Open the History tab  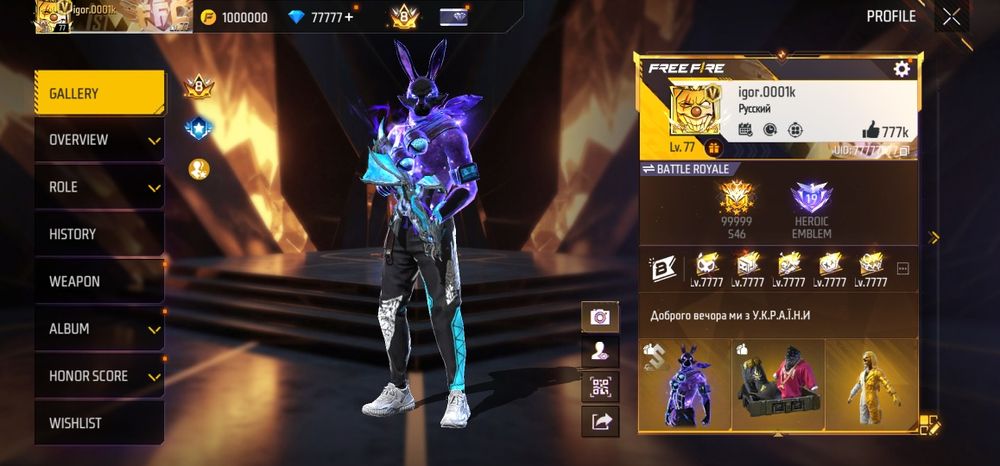[99, 234]
